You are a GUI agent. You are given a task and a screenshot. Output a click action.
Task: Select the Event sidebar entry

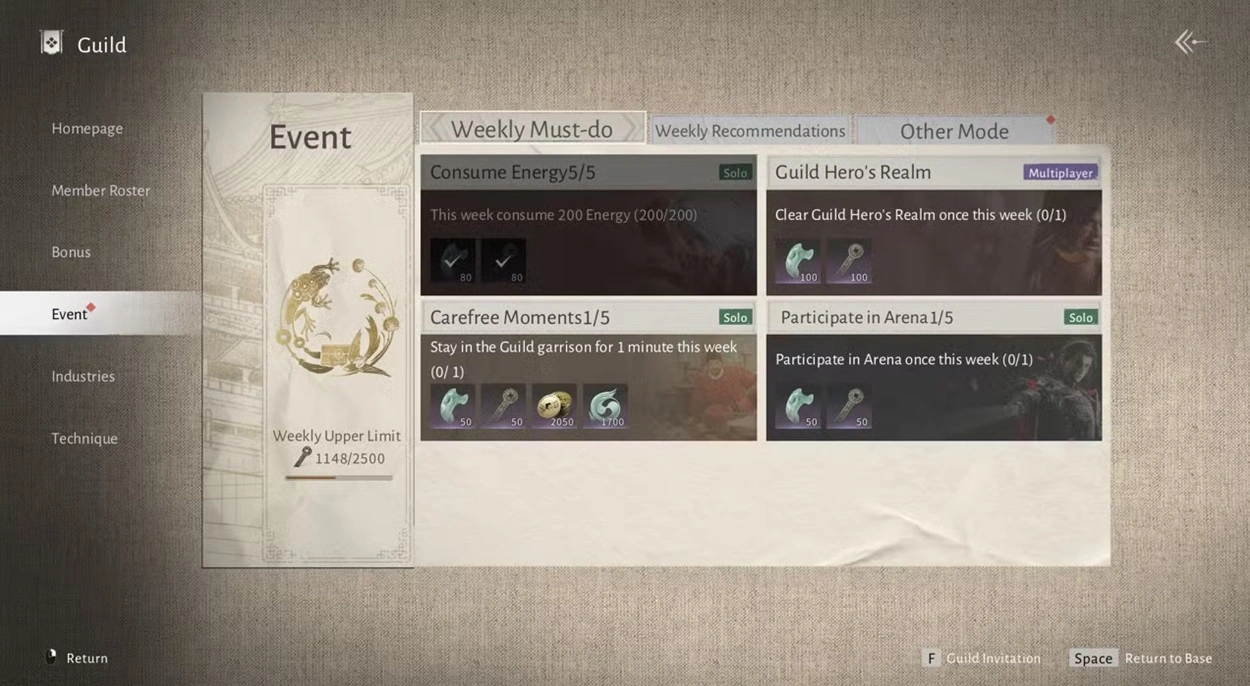pyautogui.click(x=70, y=314)
